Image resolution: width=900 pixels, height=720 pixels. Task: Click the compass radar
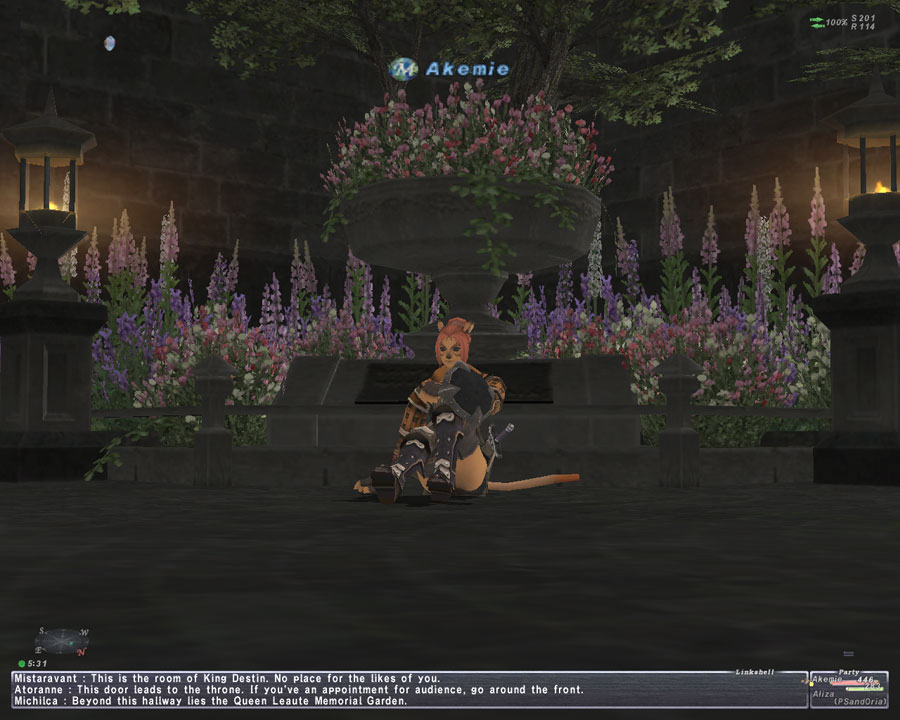63,640
